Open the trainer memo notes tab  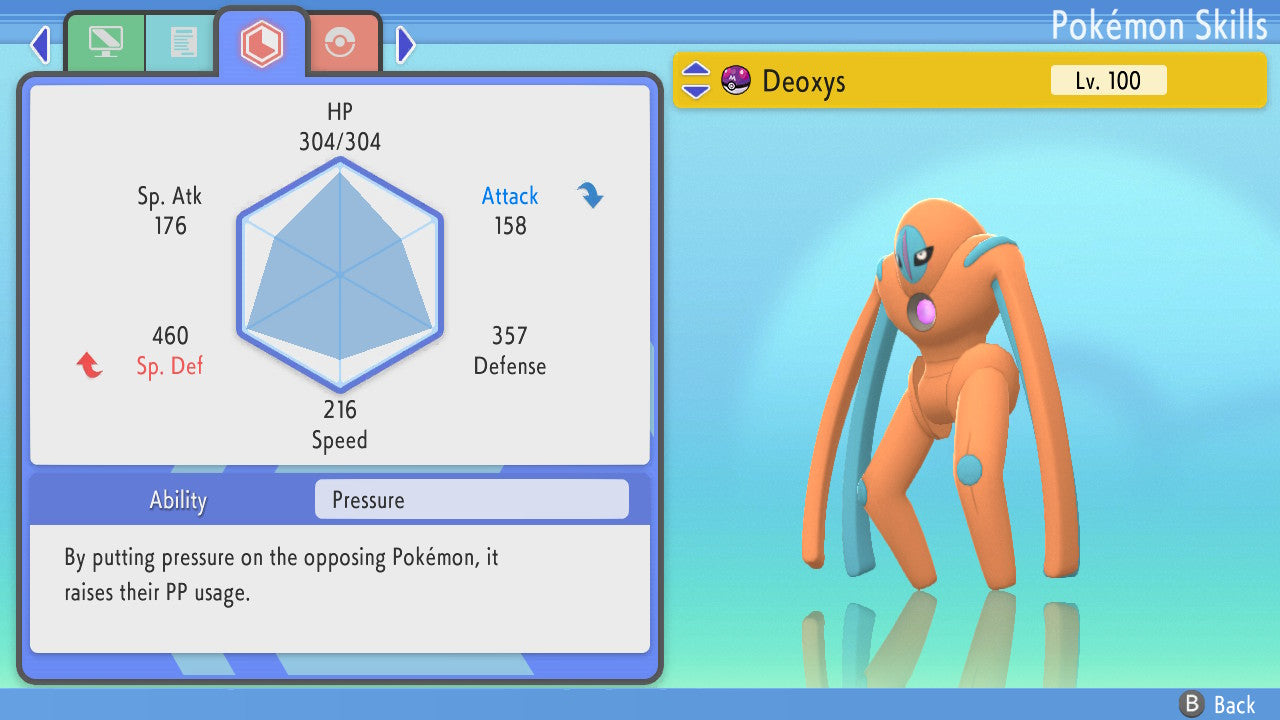182,42
